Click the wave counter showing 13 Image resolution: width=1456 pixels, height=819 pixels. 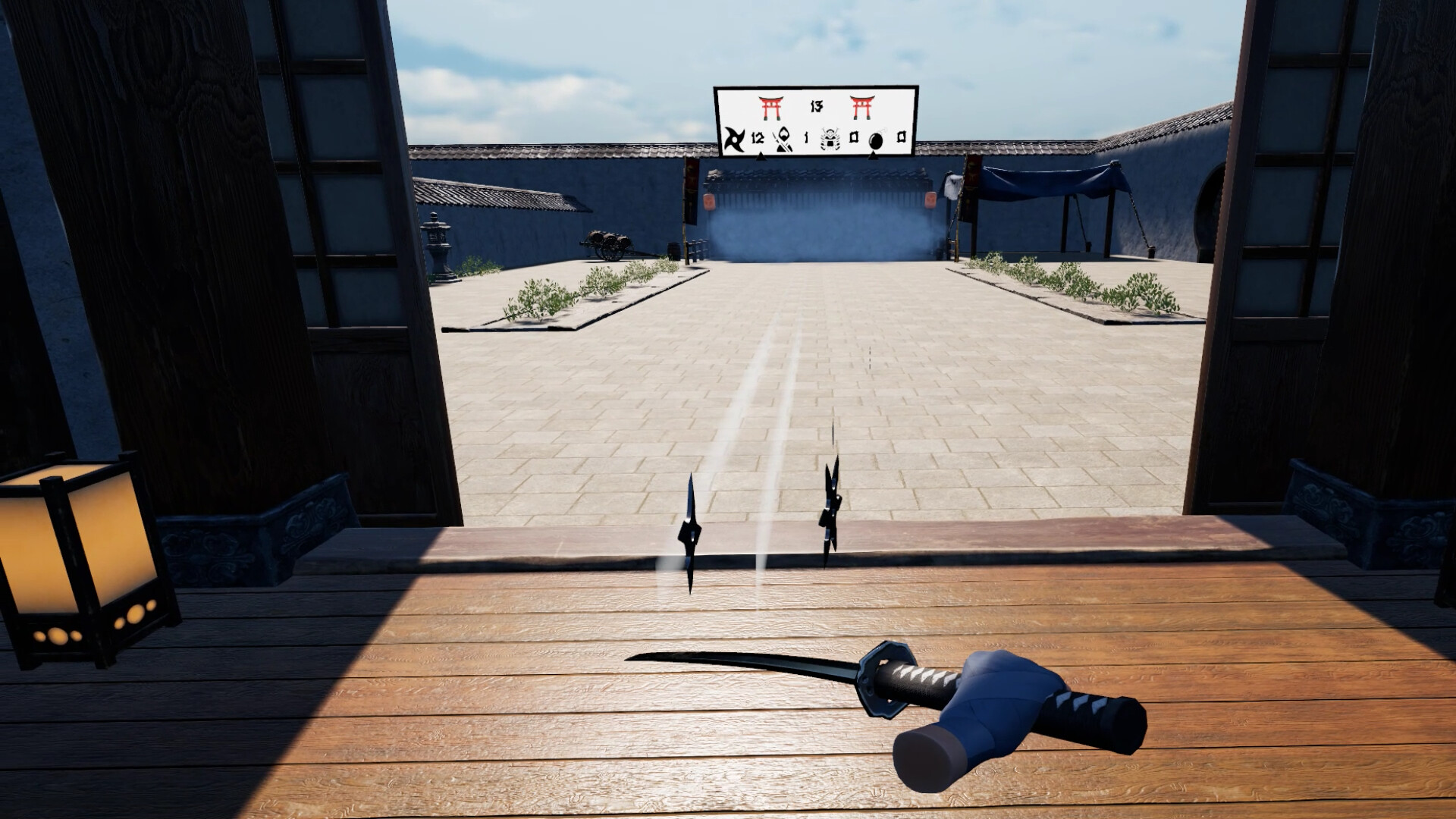(817, 107)
